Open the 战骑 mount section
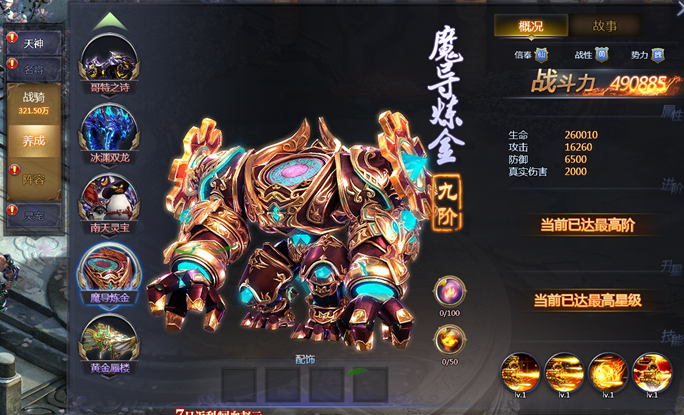Screen dimensions: 684x415 tap(34, 103)
